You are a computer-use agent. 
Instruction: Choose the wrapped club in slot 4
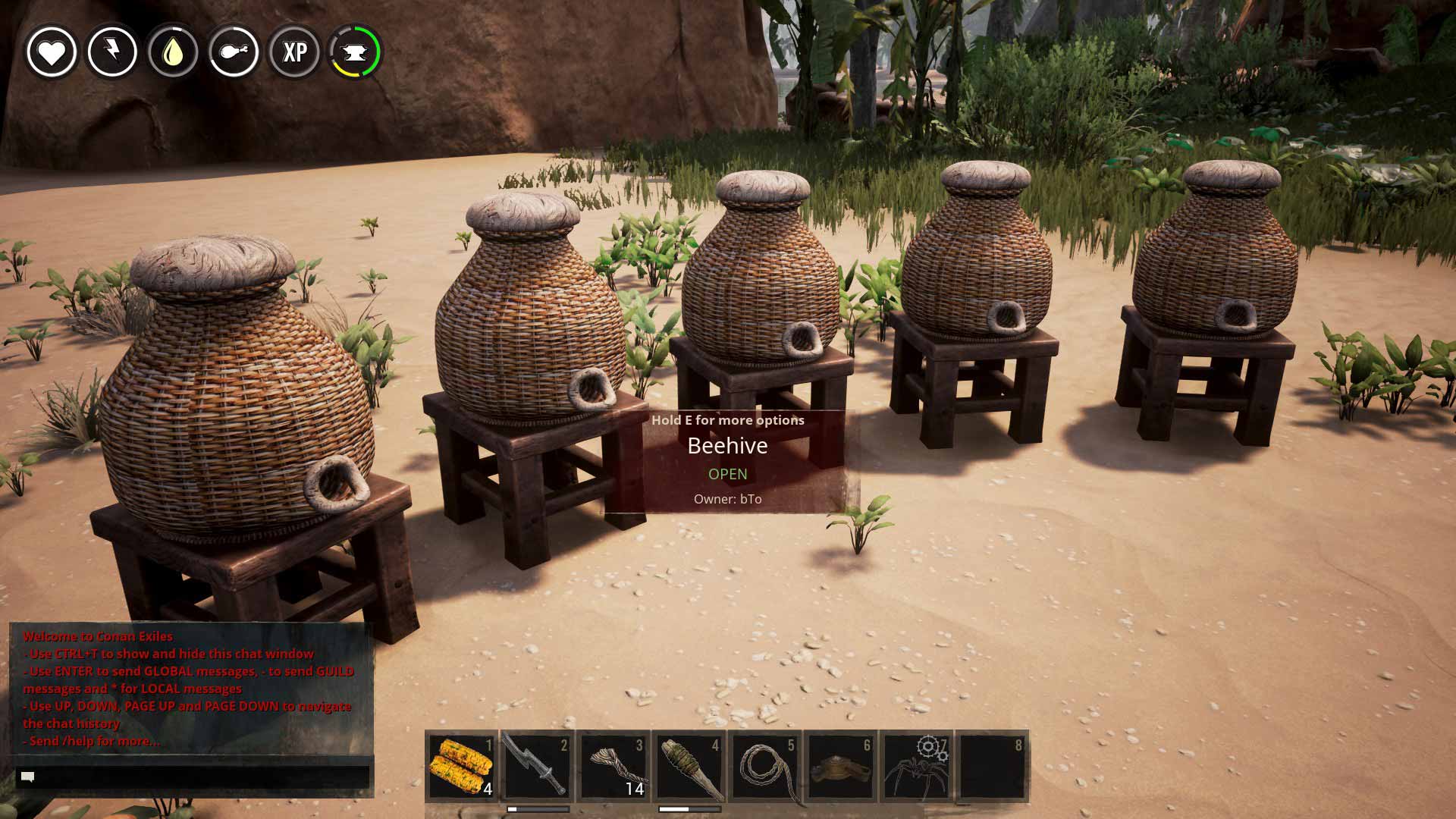tap(689, 767)
